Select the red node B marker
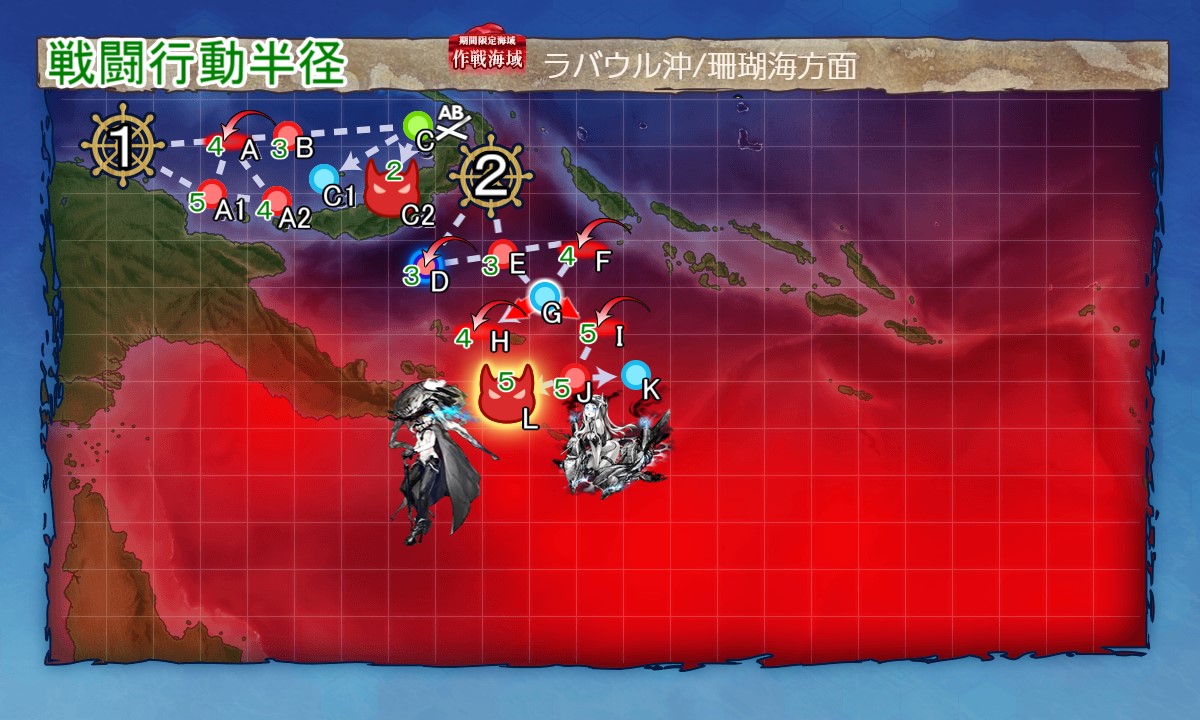1200x720 pixels. pos(289,134)
